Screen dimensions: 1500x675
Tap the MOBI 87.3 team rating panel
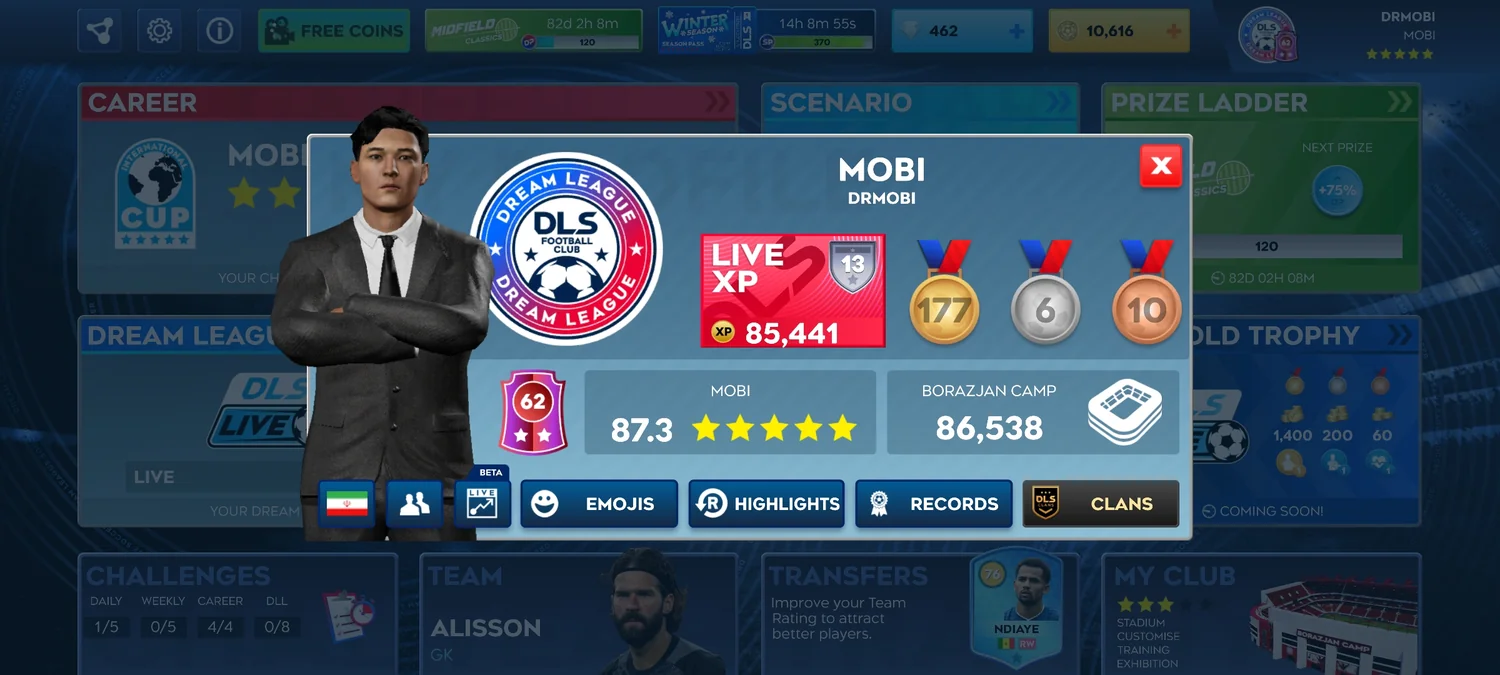[730, 412]
